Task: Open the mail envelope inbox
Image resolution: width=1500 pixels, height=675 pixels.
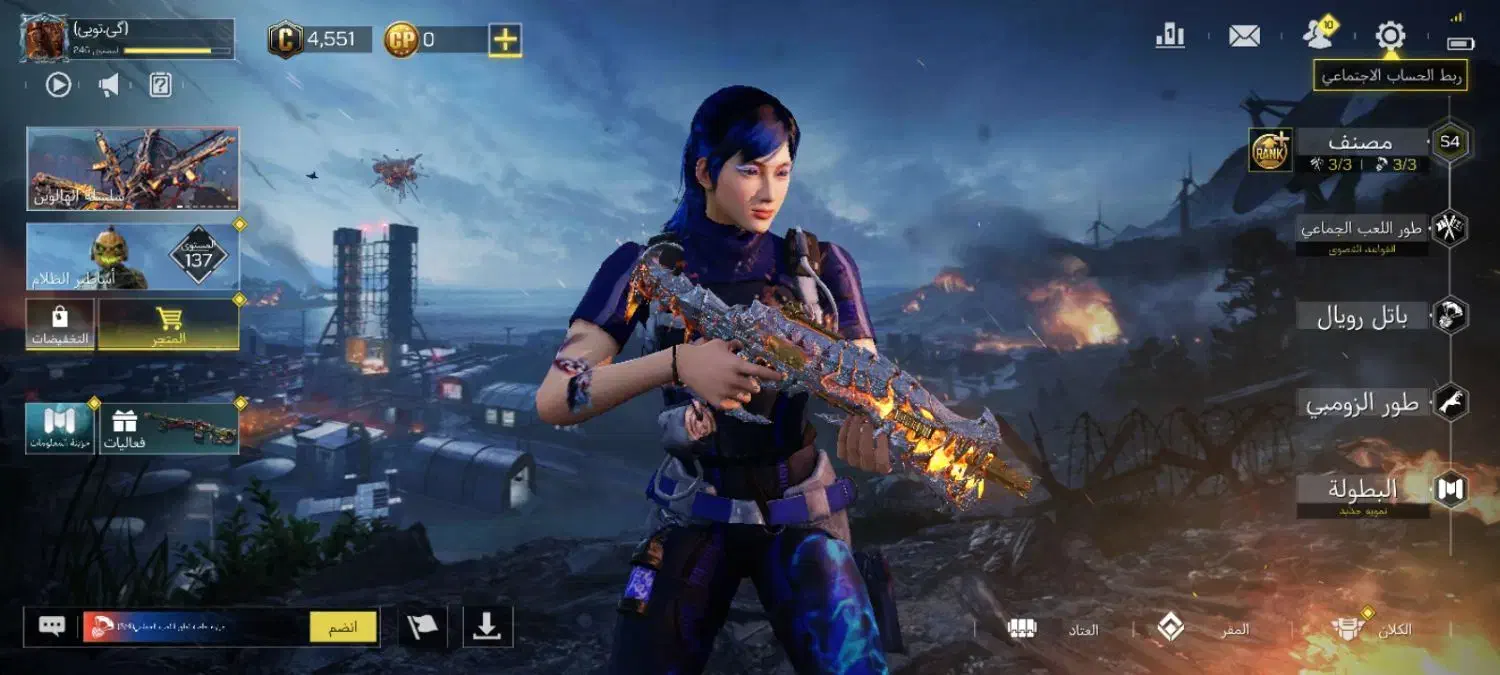Action: pyautogui.click(x=1244, y=37)
